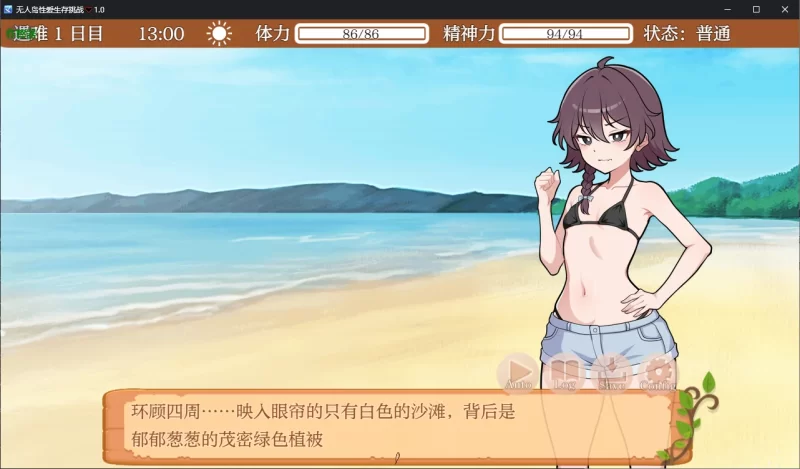Open the Config settings
The height and width of the screenshot is (469, 800).
click(x=658, y=372)
